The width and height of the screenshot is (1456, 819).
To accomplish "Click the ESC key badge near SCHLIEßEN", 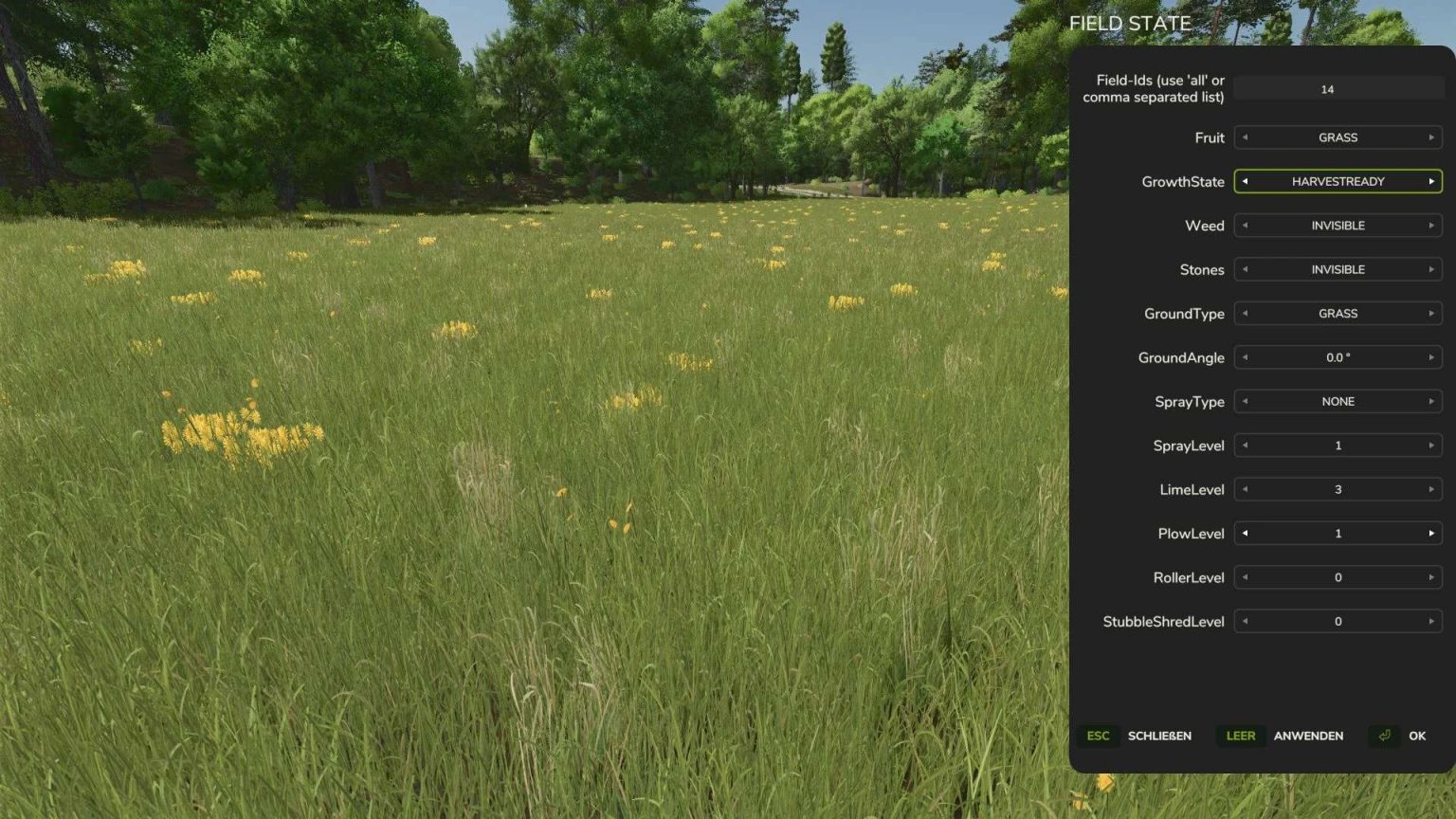I will click(x=1097, y=736).
